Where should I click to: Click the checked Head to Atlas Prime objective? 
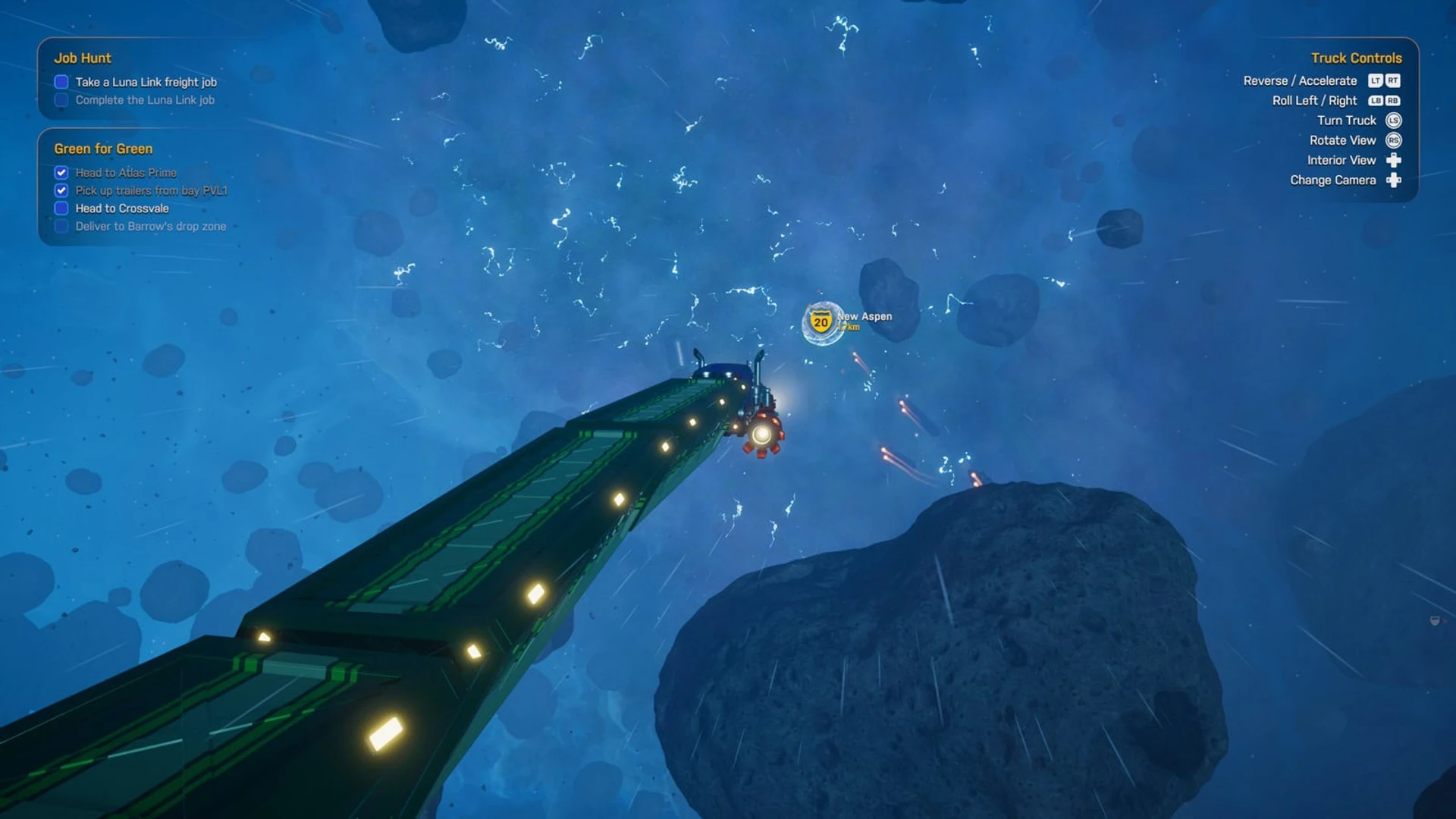click(126, 173)
